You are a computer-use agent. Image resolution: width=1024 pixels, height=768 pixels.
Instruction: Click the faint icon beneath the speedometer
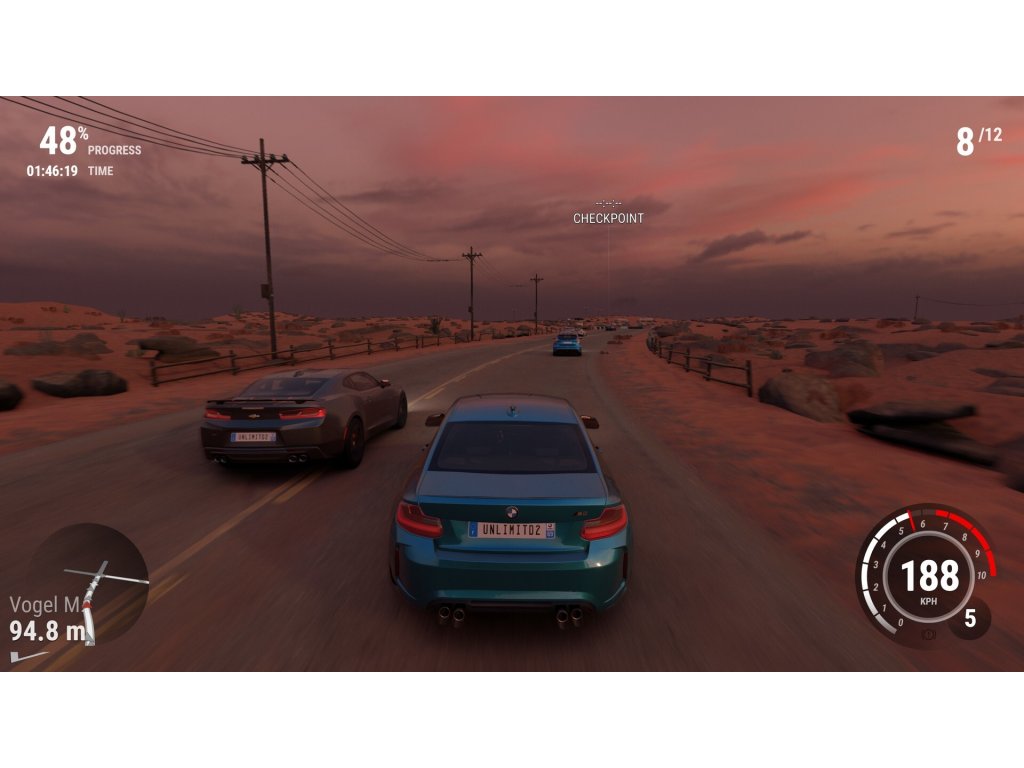pos(929,635)
